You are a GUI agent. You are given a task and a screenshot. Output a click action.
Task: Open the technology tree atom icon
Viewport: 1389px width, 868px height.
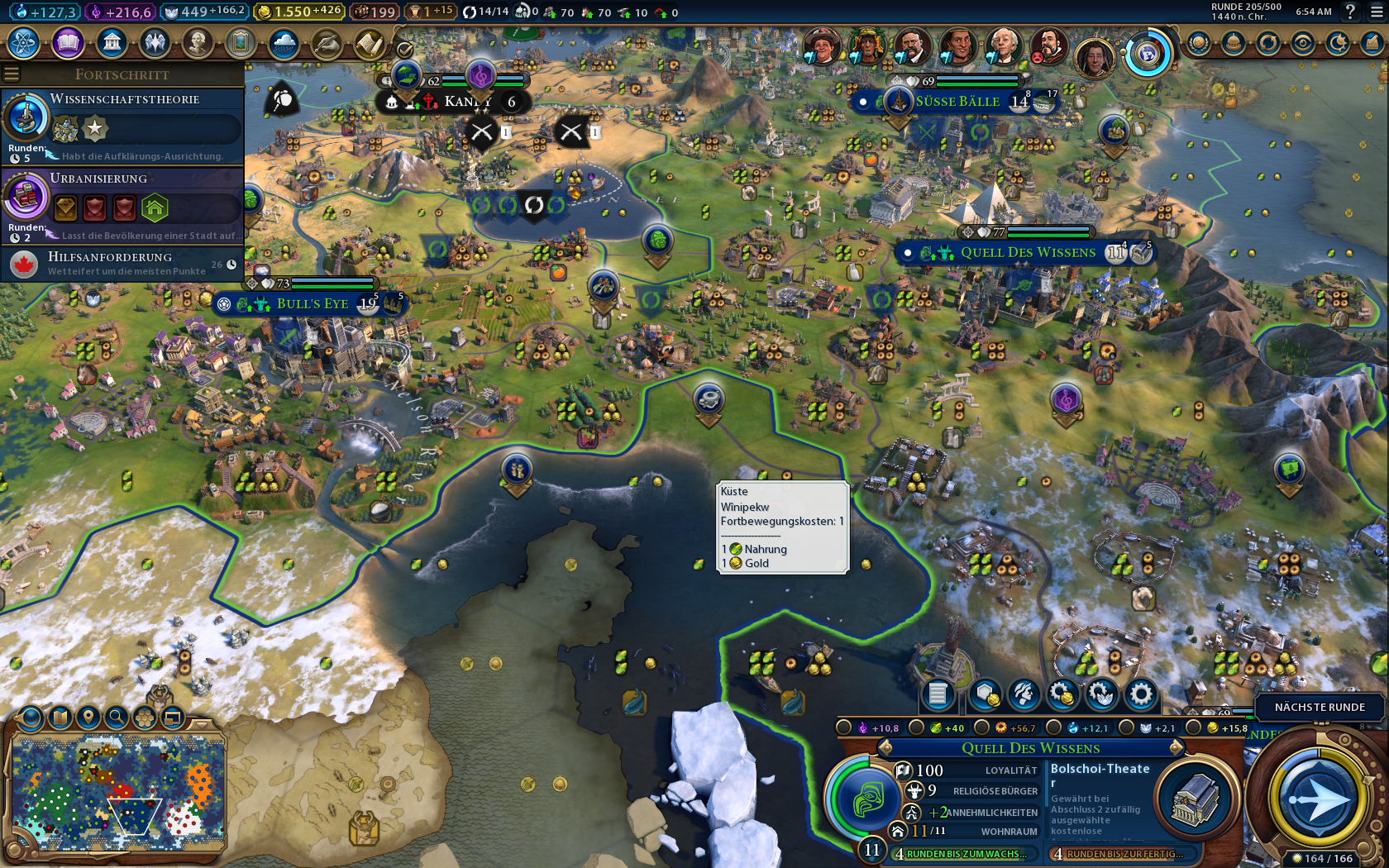pyautogui.click(x=24, y=42)
